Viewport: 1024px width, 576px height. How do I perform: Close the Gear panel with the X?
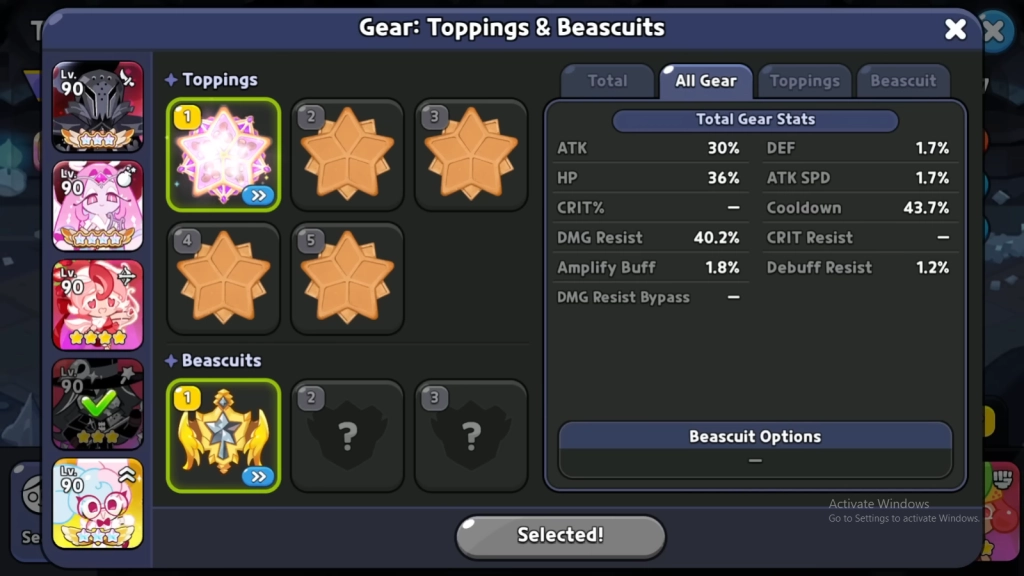pyautogui.click(x=955, y=29)
